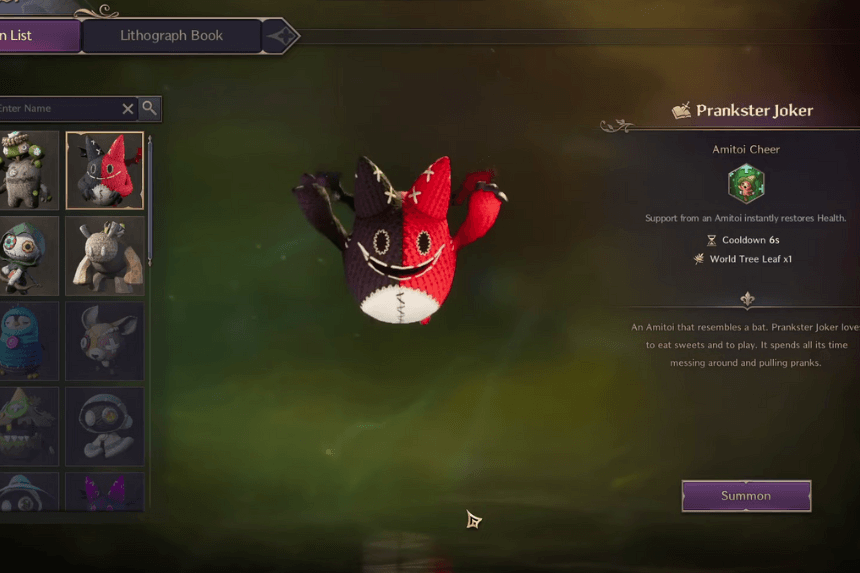Image resolution: width=860 pixels, height=573 pixels.
Task: Choose the burlap doll with green flowers
Action: point(28,170)
